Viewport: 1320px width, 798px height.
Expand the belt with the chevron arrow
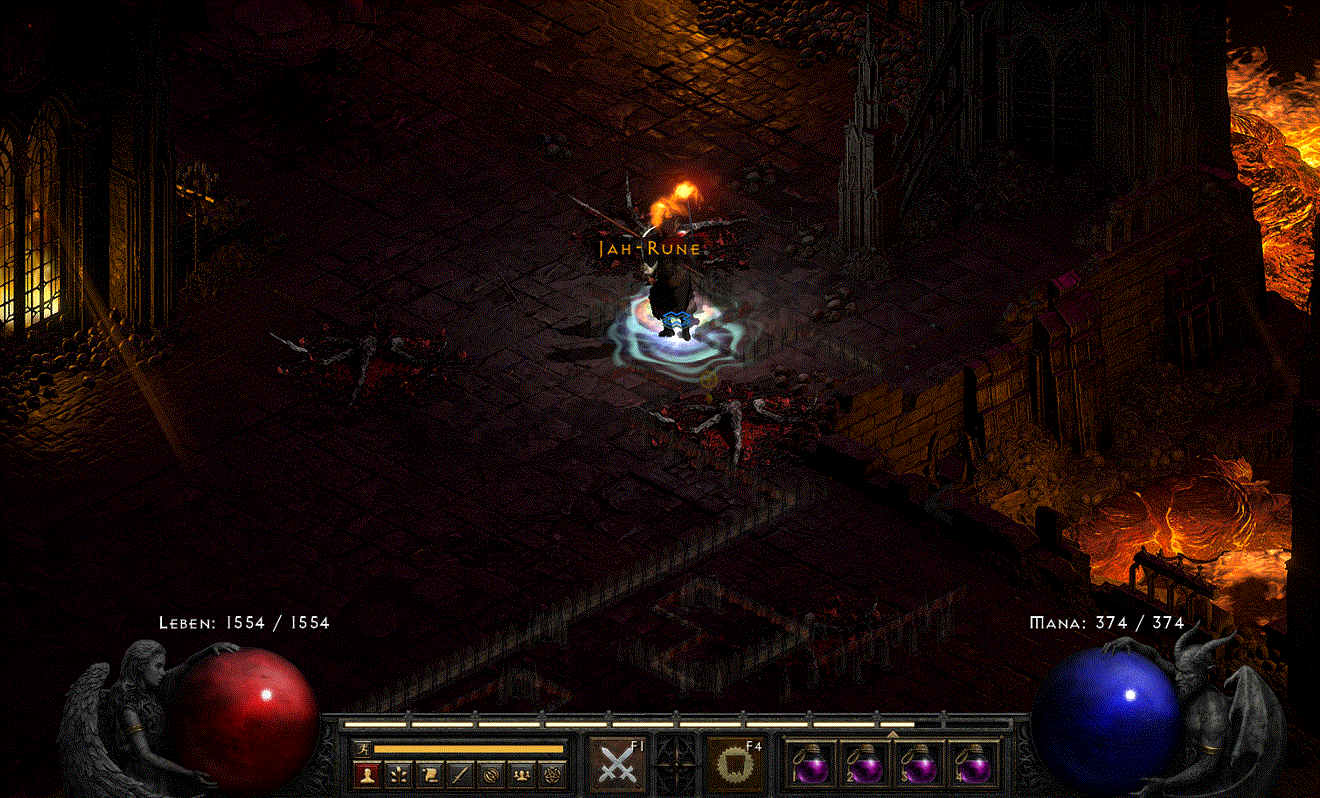click(x=892, y=735)
